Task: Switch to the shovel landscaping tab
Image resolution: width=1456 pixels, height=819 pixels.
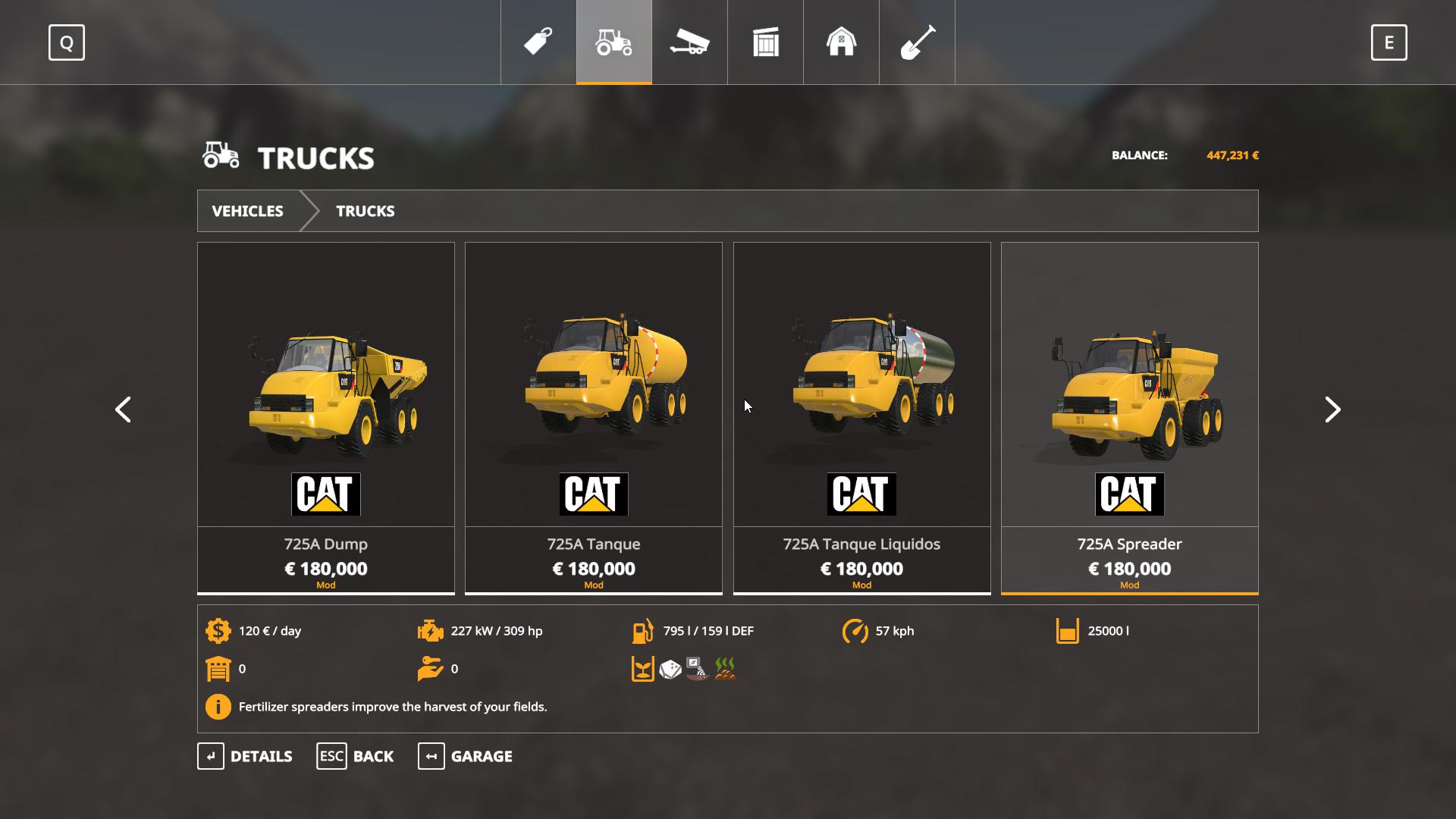Action: click(x=917, y=42)
